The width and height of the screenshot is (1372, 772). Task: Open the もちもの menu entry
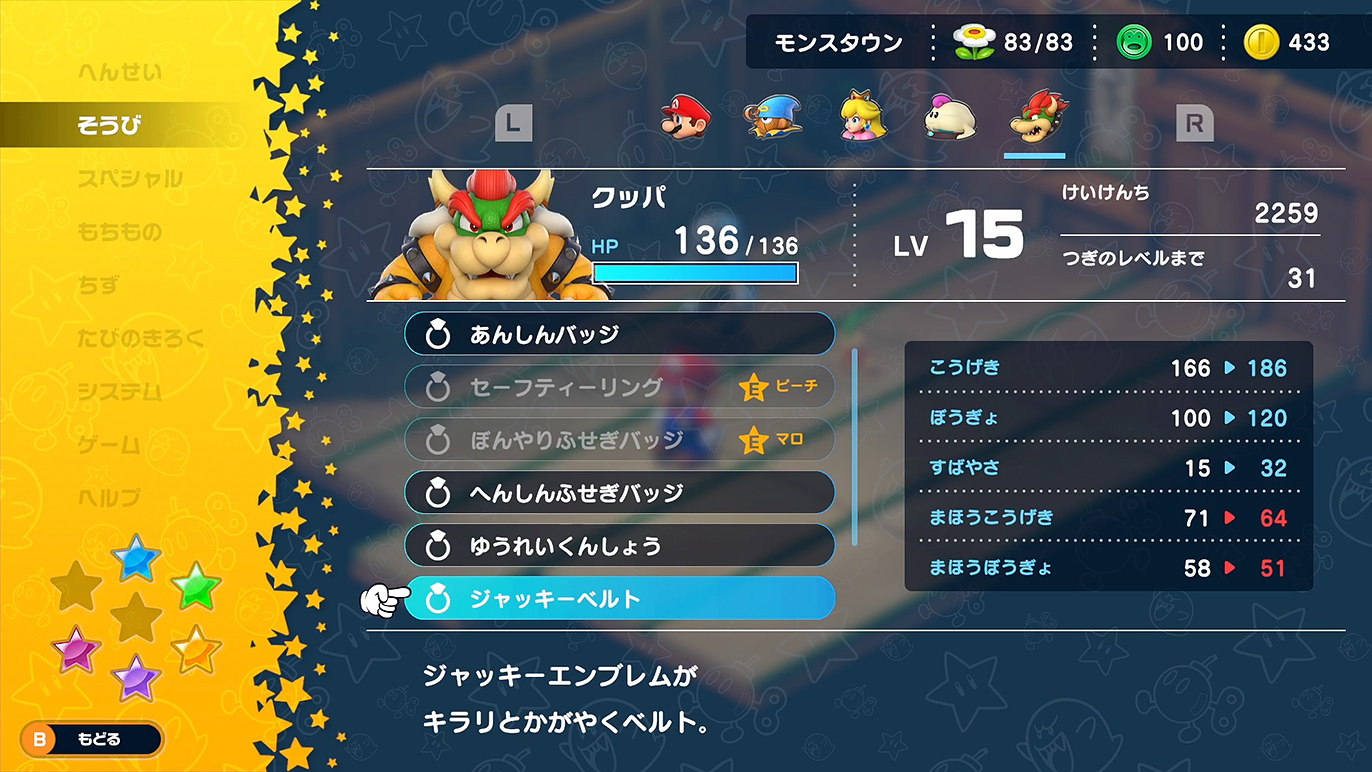pos(119,232)
